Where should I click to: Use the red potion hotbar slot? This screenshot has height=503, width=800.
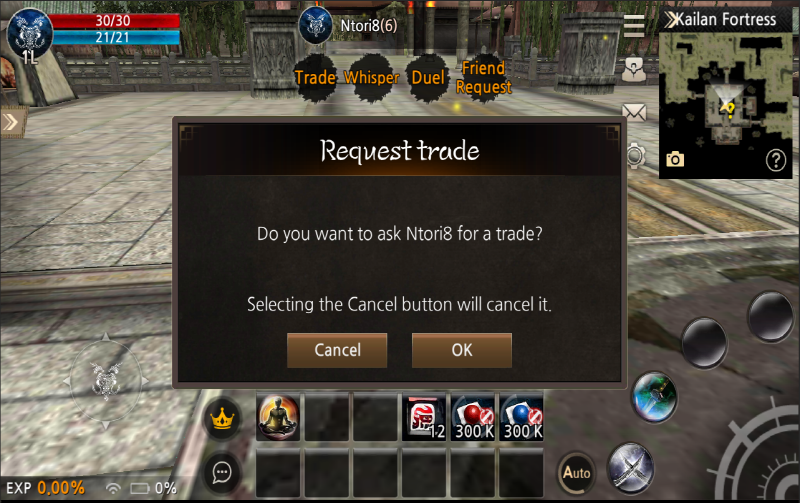click(x=474, y=417)
